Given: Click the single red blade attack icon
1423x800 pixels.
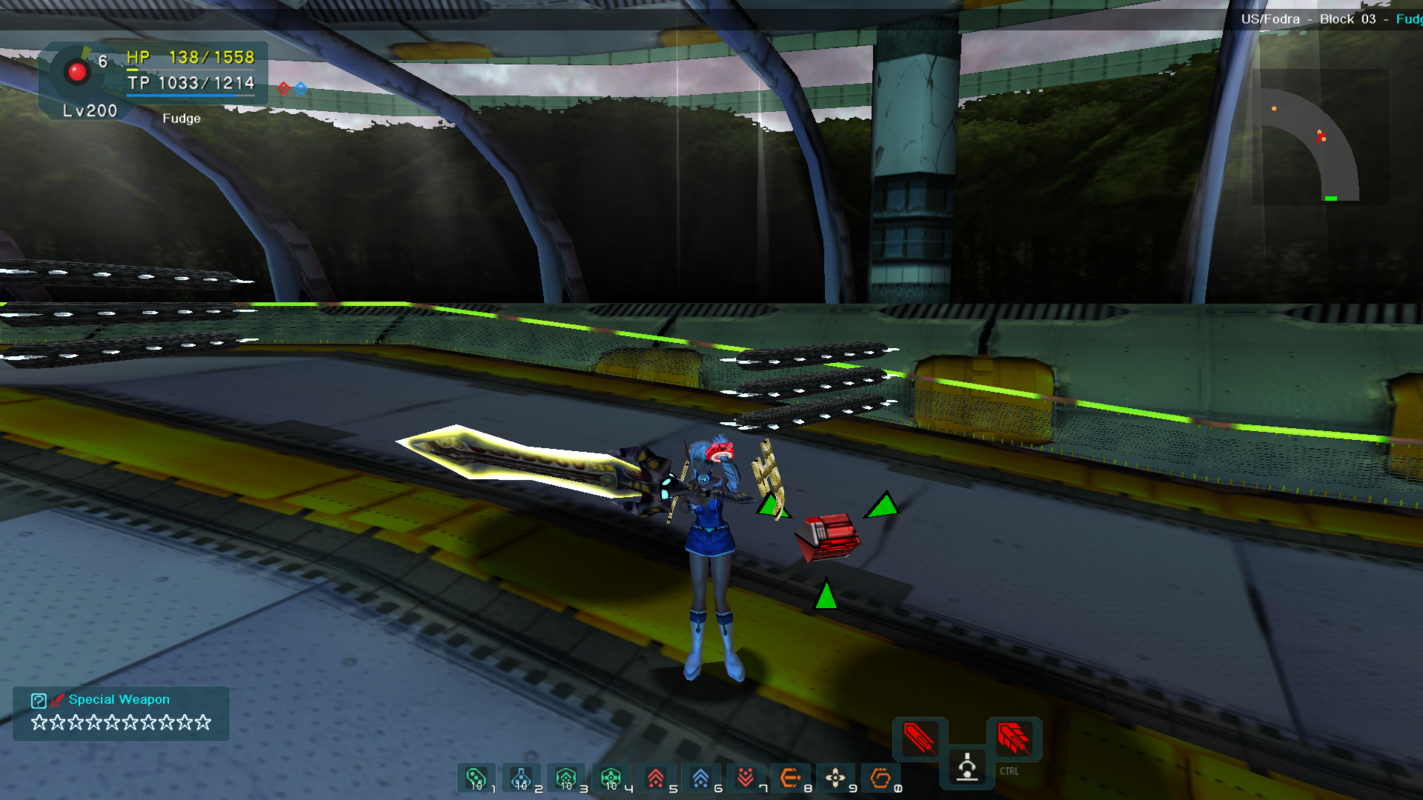Looking at the screenshot, I should point(919,739).
